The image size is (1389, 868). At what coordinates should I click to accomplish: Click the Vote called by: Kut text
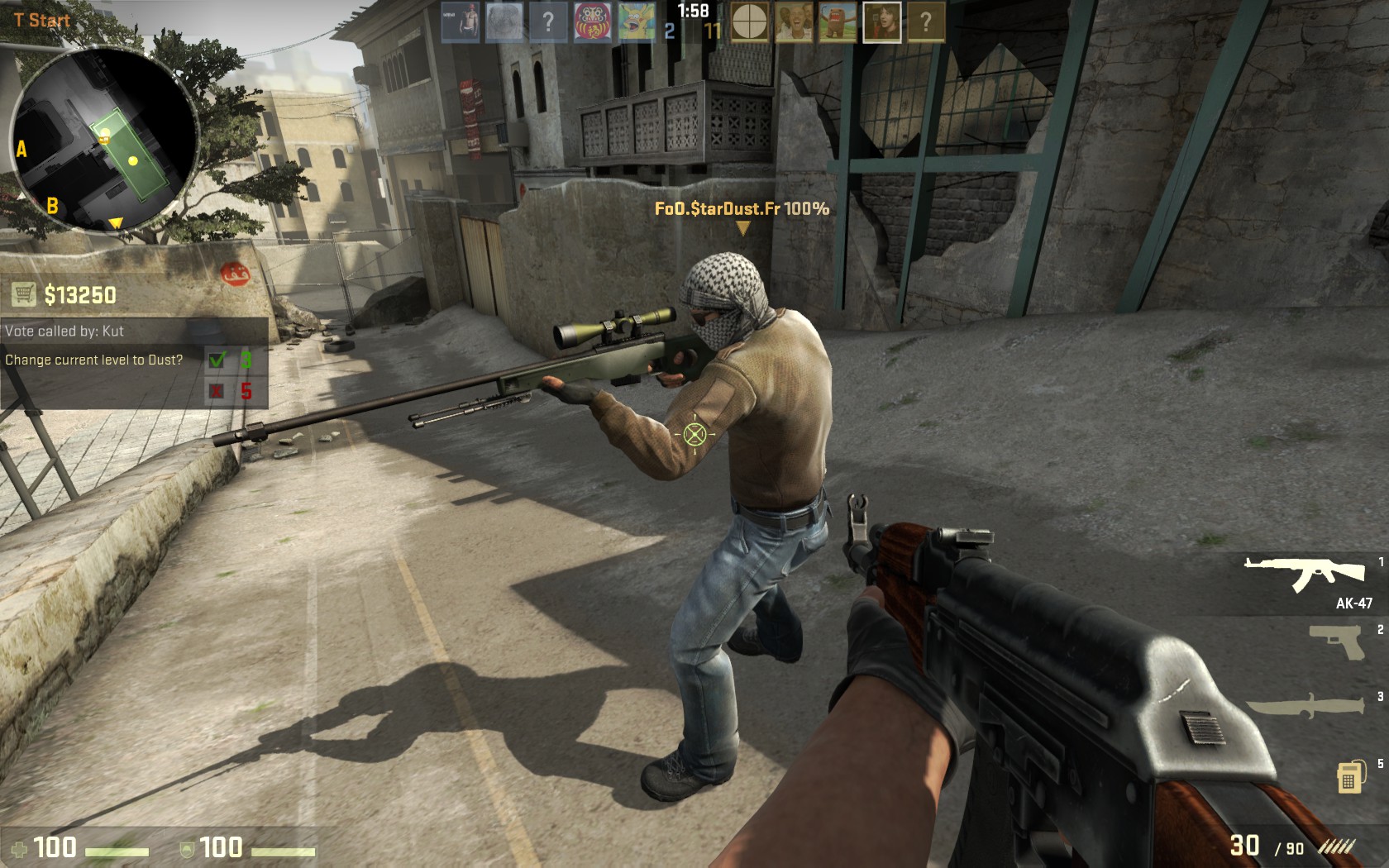(64, 331)
